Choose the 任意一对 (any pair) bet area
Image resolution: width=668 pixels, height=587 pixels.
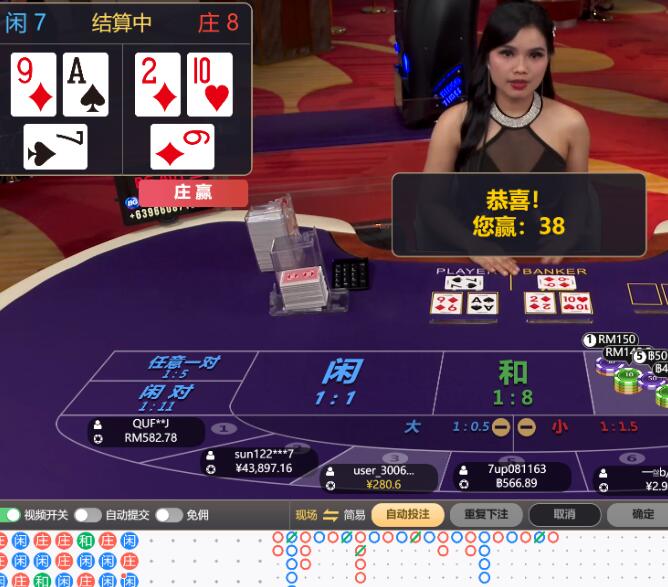pyautogui.click(x=183, y=366)
